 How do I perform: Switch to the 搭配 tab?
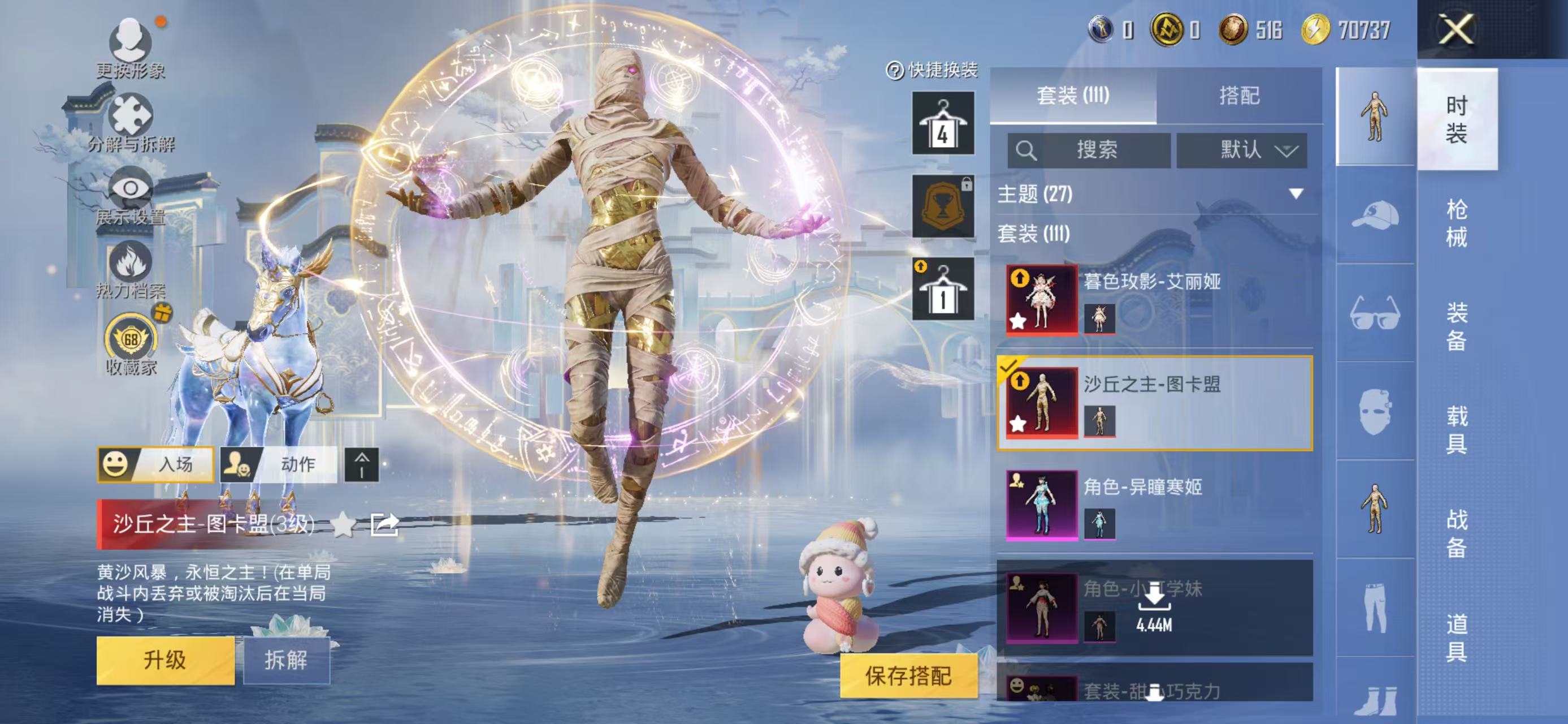(1238, 96)
